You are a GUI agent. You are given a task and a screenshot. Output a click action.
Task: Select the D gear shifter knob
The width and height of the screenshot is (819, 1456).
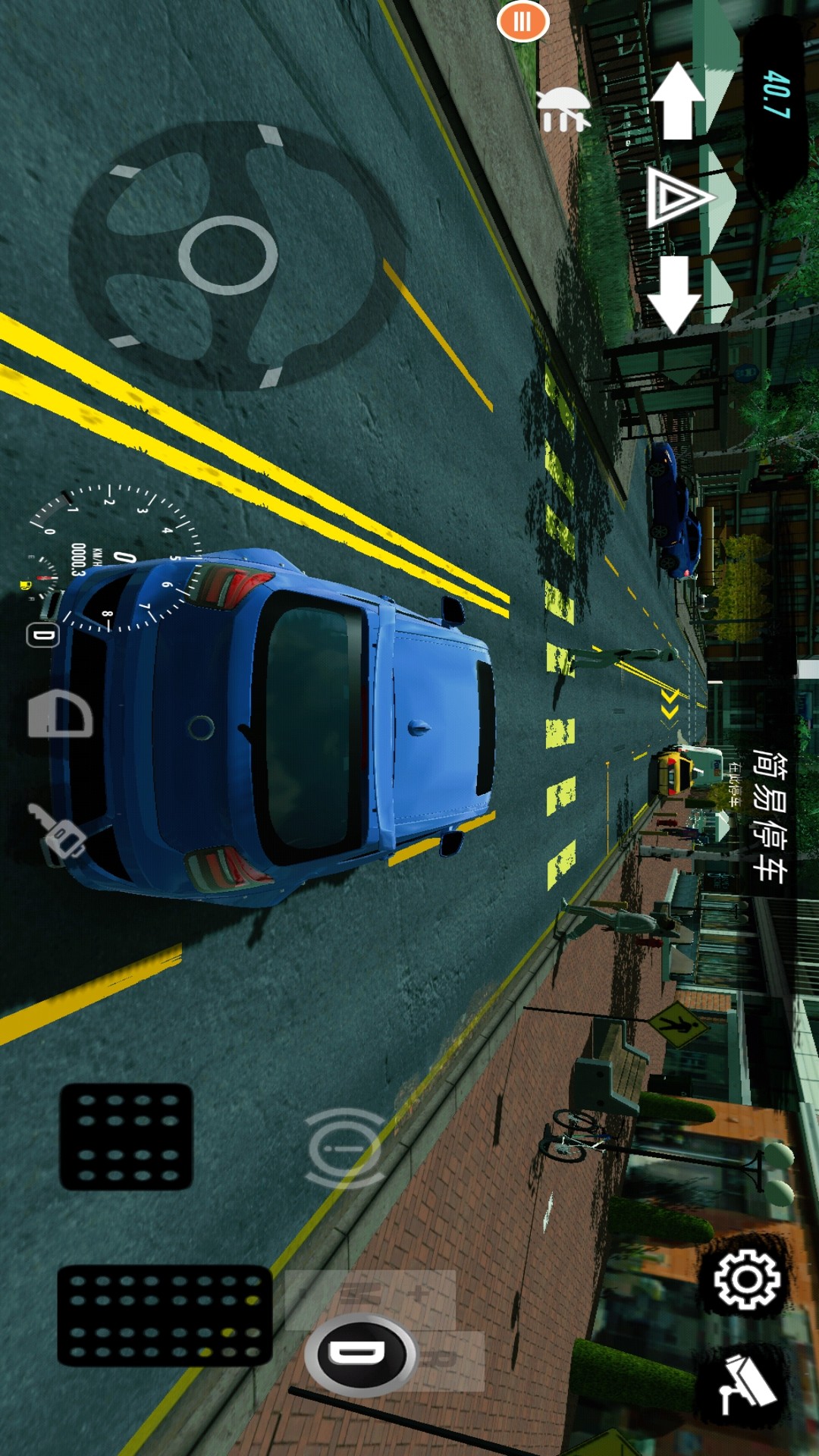(x=360, y=1355)
